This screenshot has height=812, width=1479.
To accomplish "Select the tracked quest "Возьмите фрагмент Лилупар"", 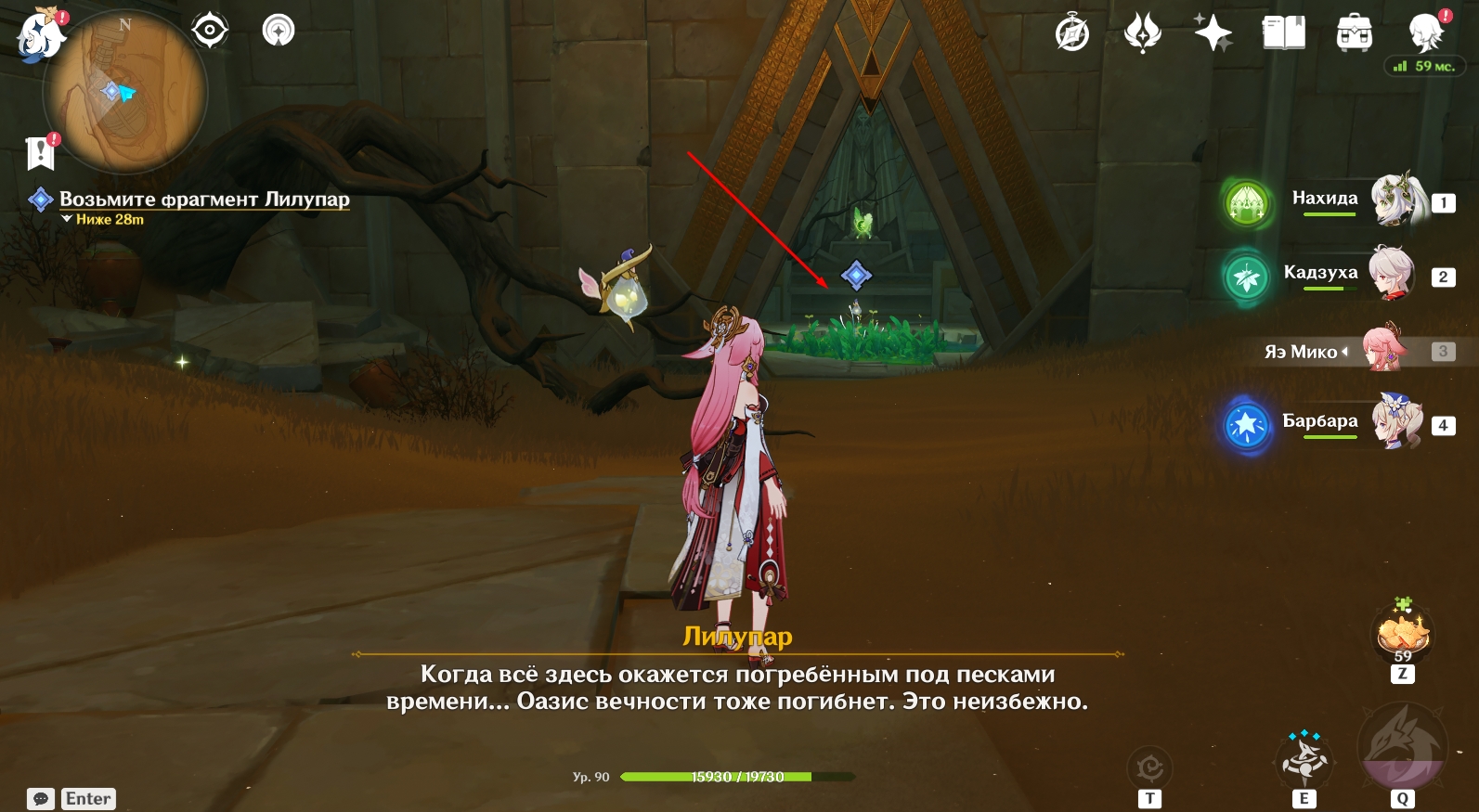I will pos(204,199).
